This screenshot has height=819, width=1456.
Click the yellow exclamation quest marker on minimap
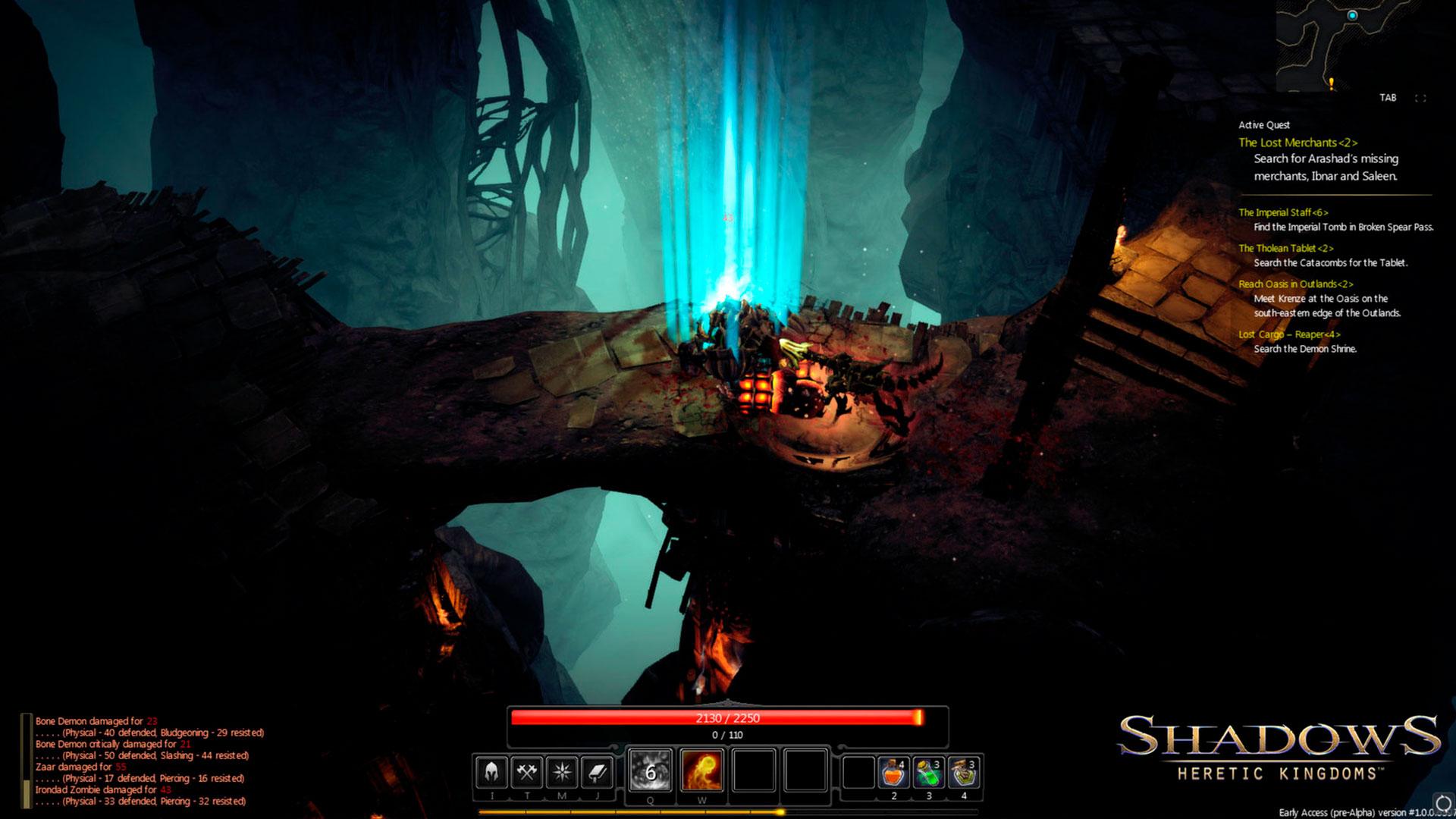pyautogui.click(x=1331, y=83)
